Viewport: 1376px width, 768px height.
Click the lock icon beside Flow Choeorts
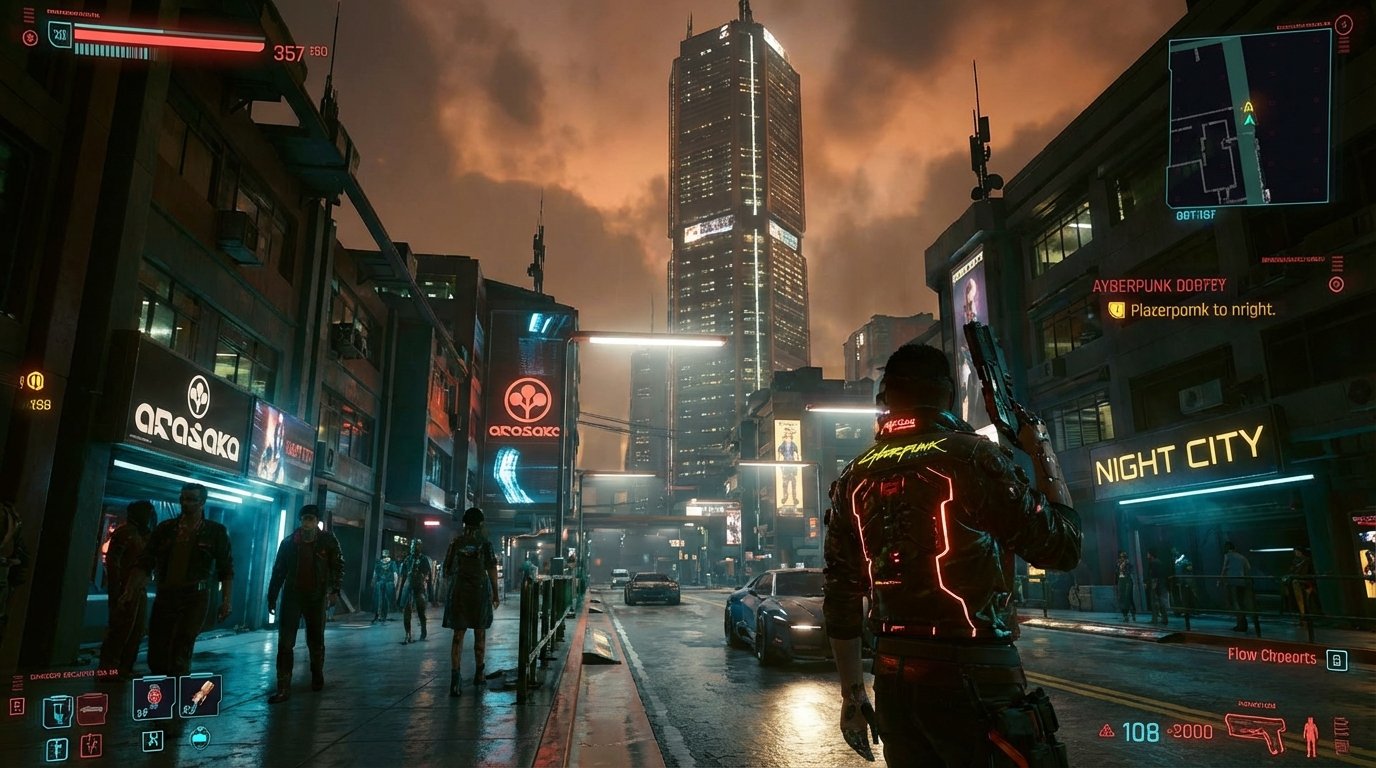point(1337,660)
